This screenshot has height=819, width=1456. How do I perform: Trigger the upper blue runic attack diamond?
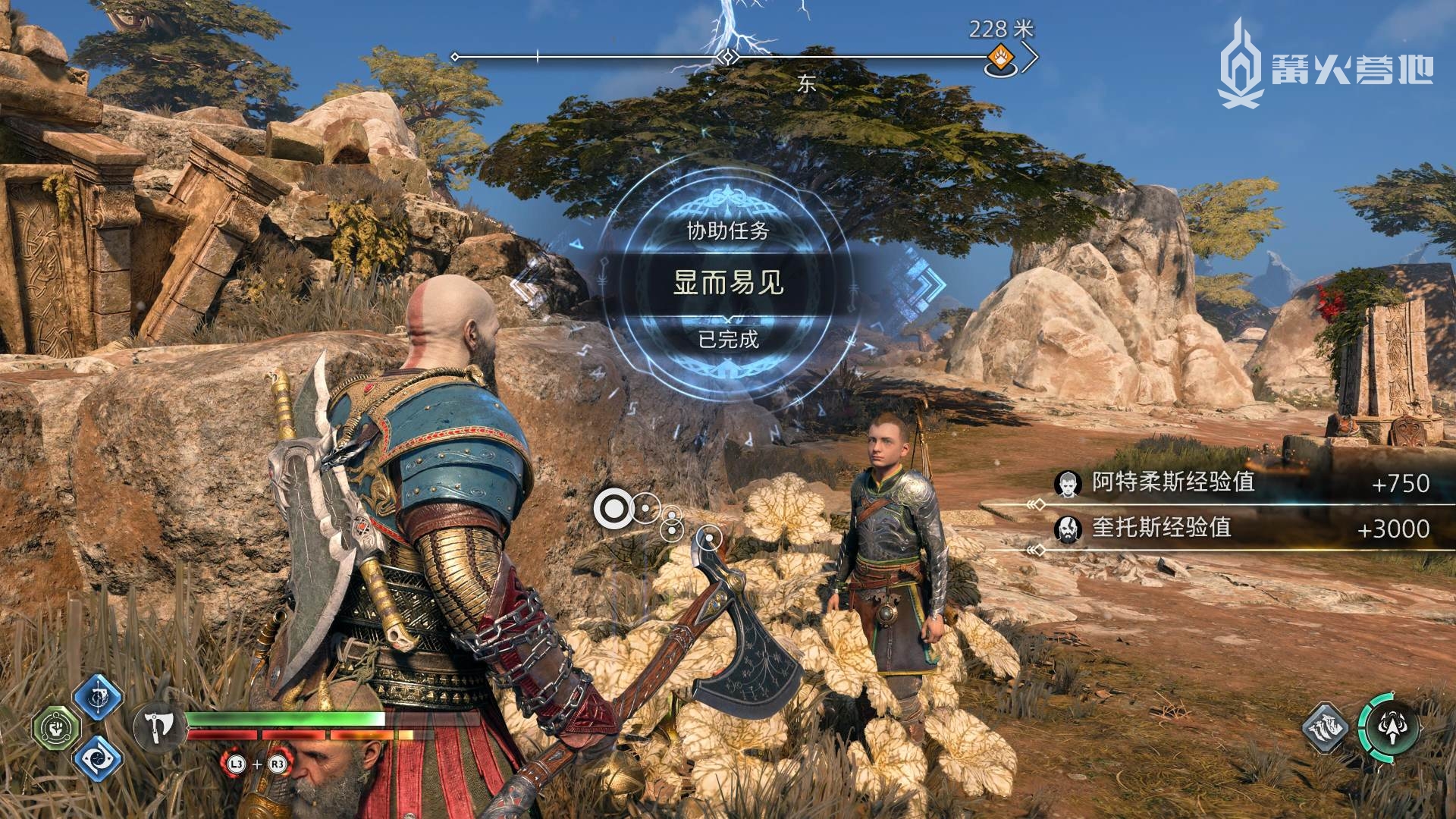coord(99,697)
